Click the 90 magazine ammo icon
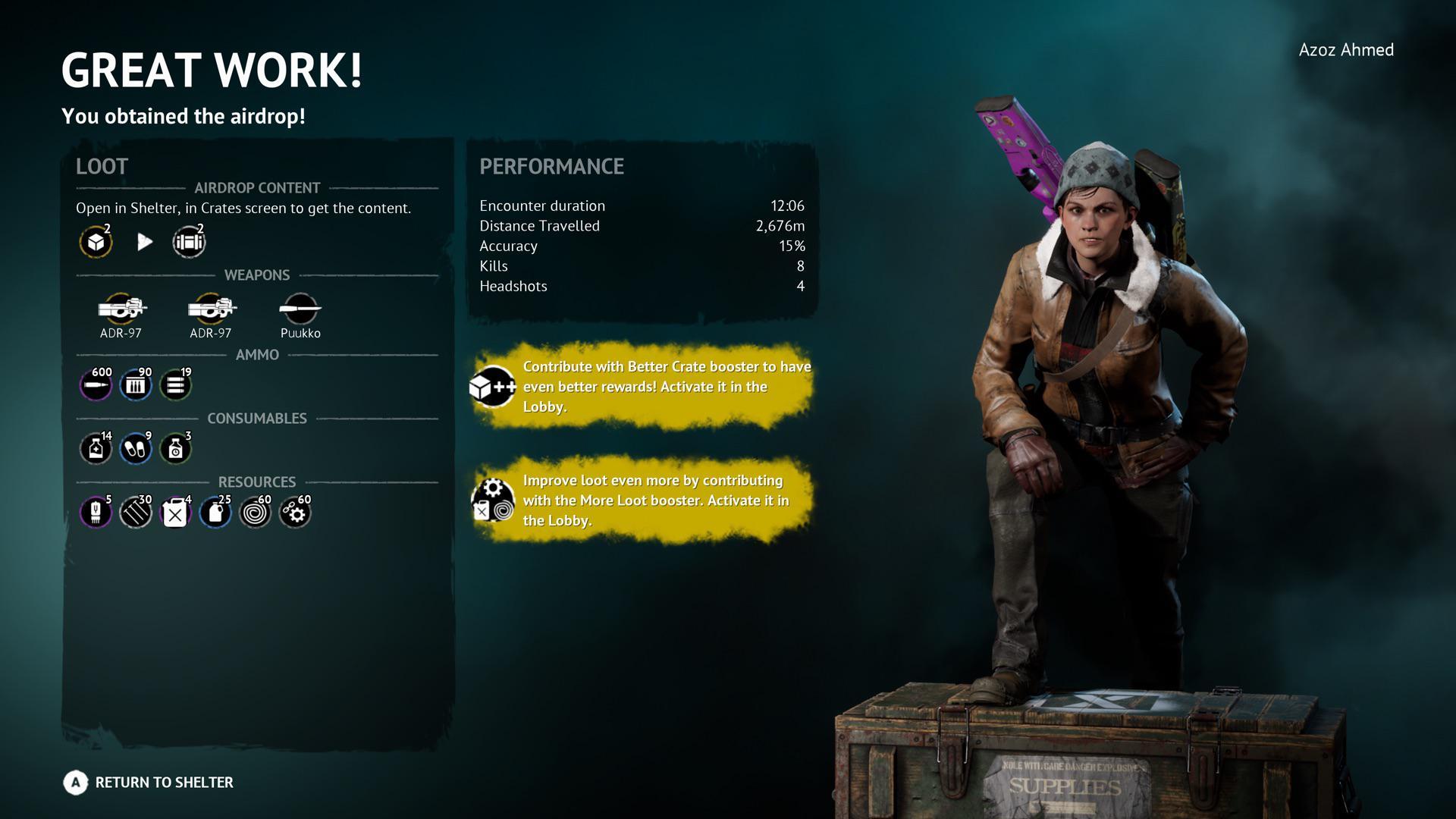1456x819 pixels. (135, 384)
